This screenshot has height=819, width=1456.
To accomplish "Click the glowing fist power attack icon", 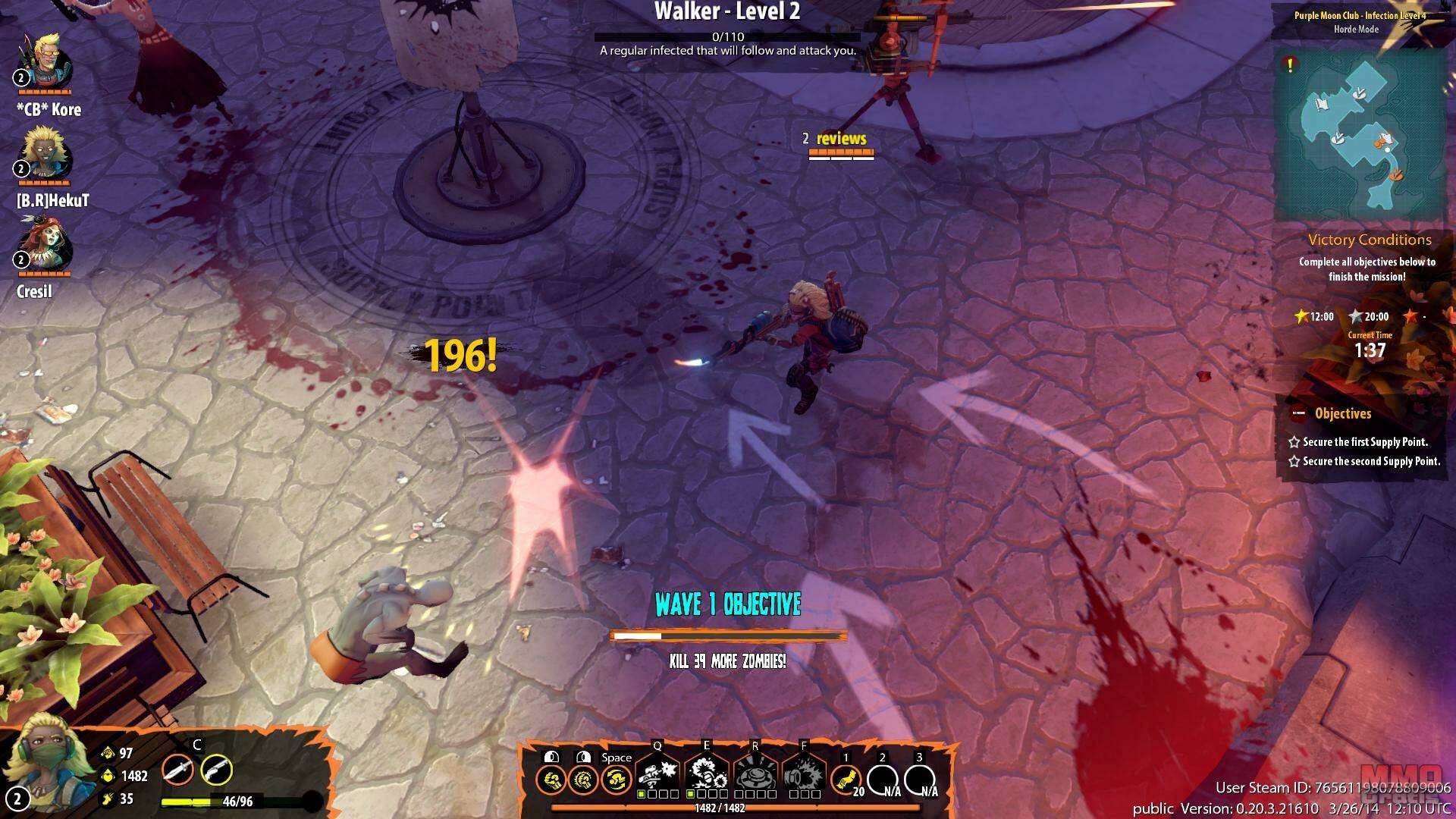I will (583, 779).
